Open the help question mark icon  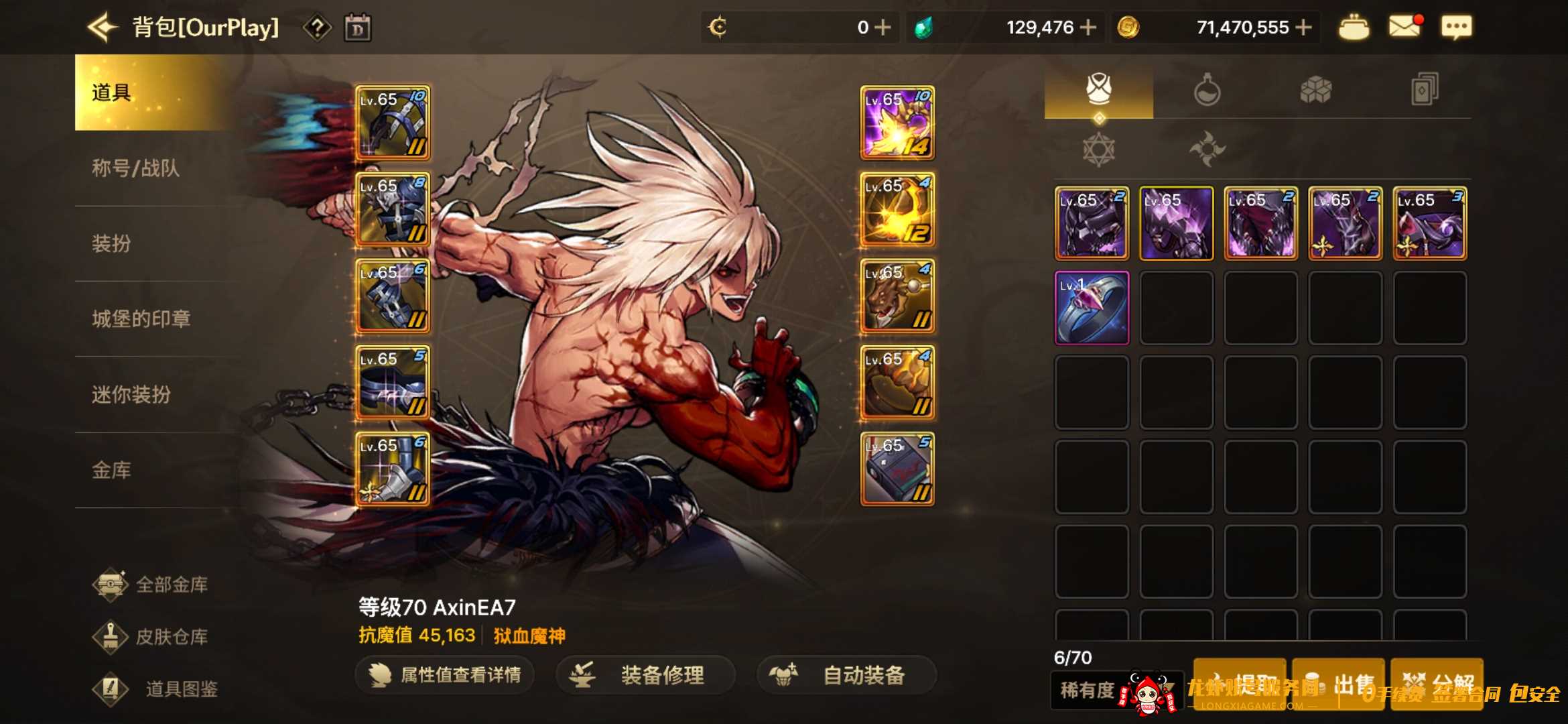tap(317, 28)
